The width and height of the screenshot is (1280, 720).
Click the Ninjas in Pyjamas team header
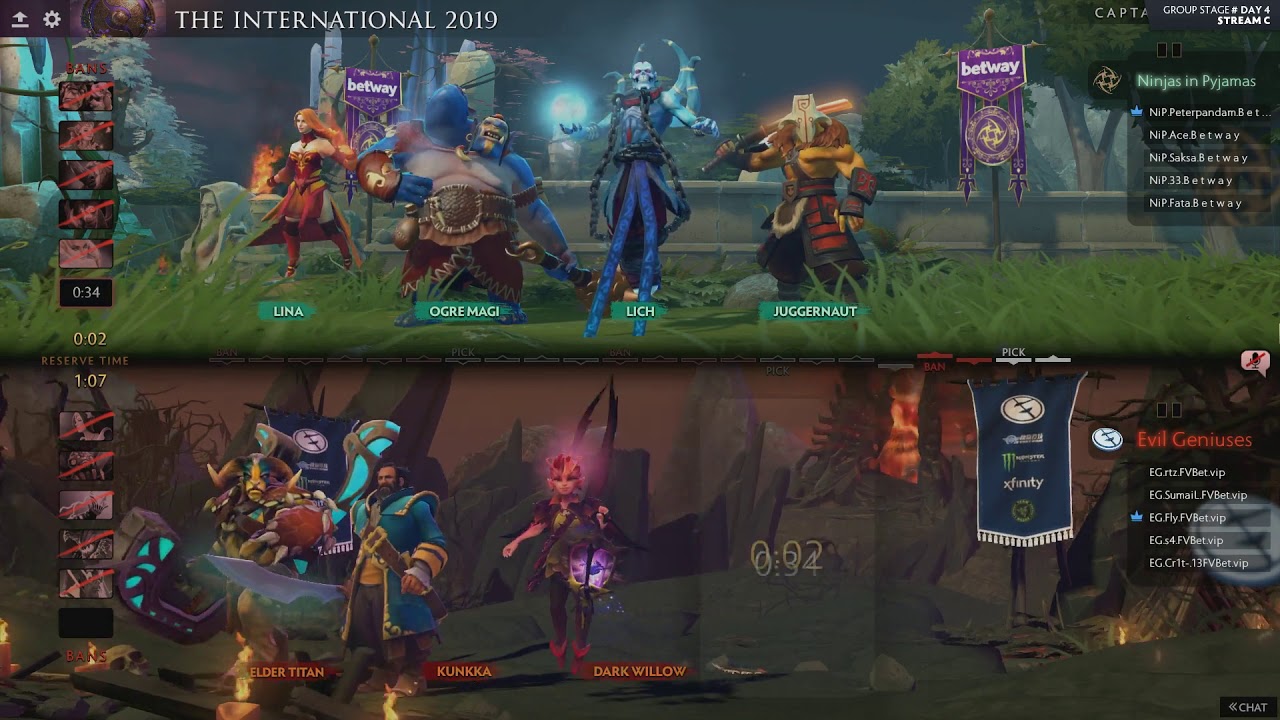point(1195,81)
